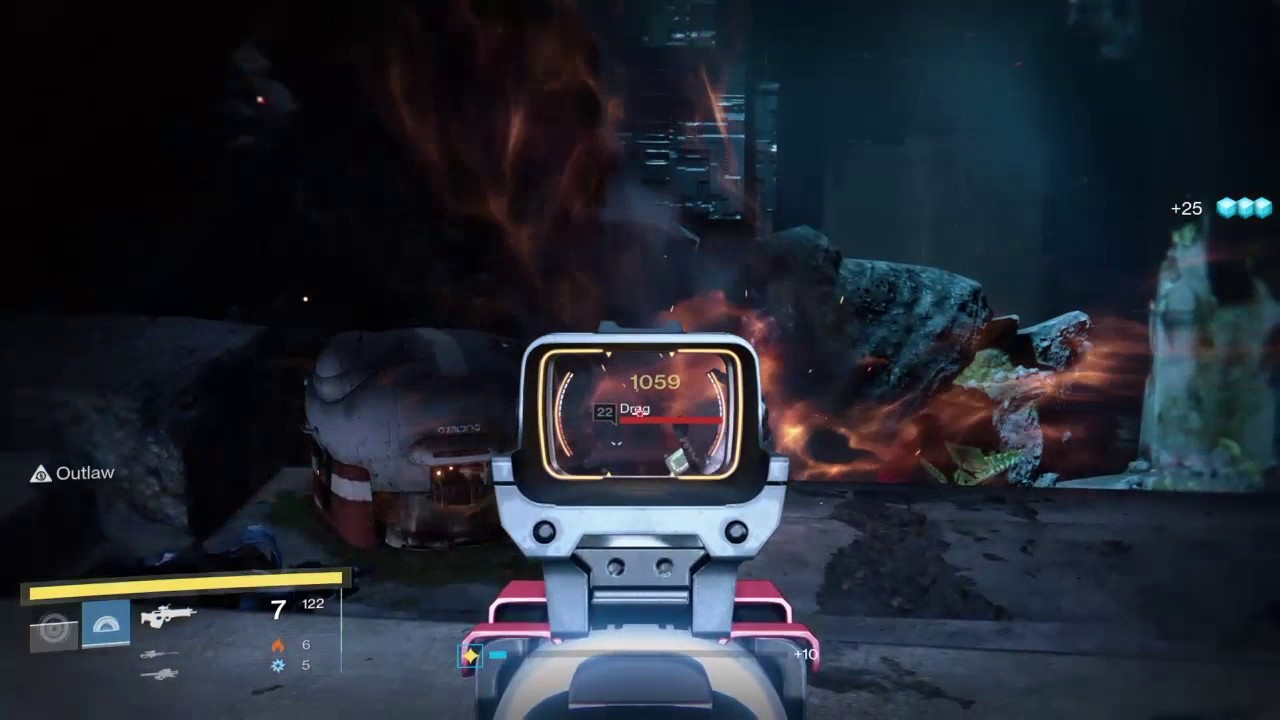Switch to the heavy weapon icon
This screenshot has height=720, width=1280.
(x=160, y=675)
